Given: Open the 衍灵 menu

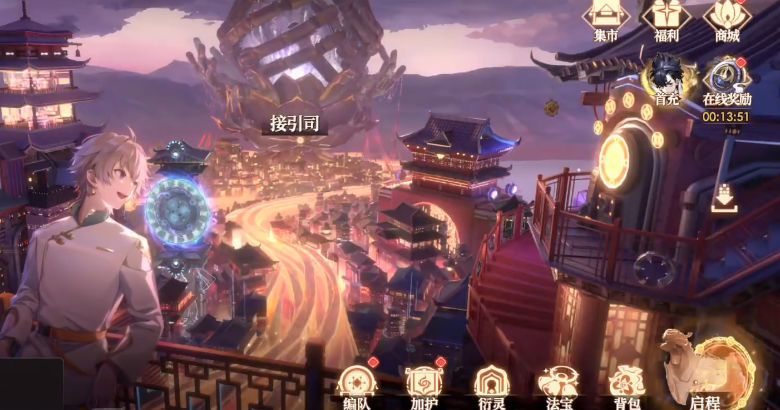Looking at the screenshot, I should (x=489, y=384).
